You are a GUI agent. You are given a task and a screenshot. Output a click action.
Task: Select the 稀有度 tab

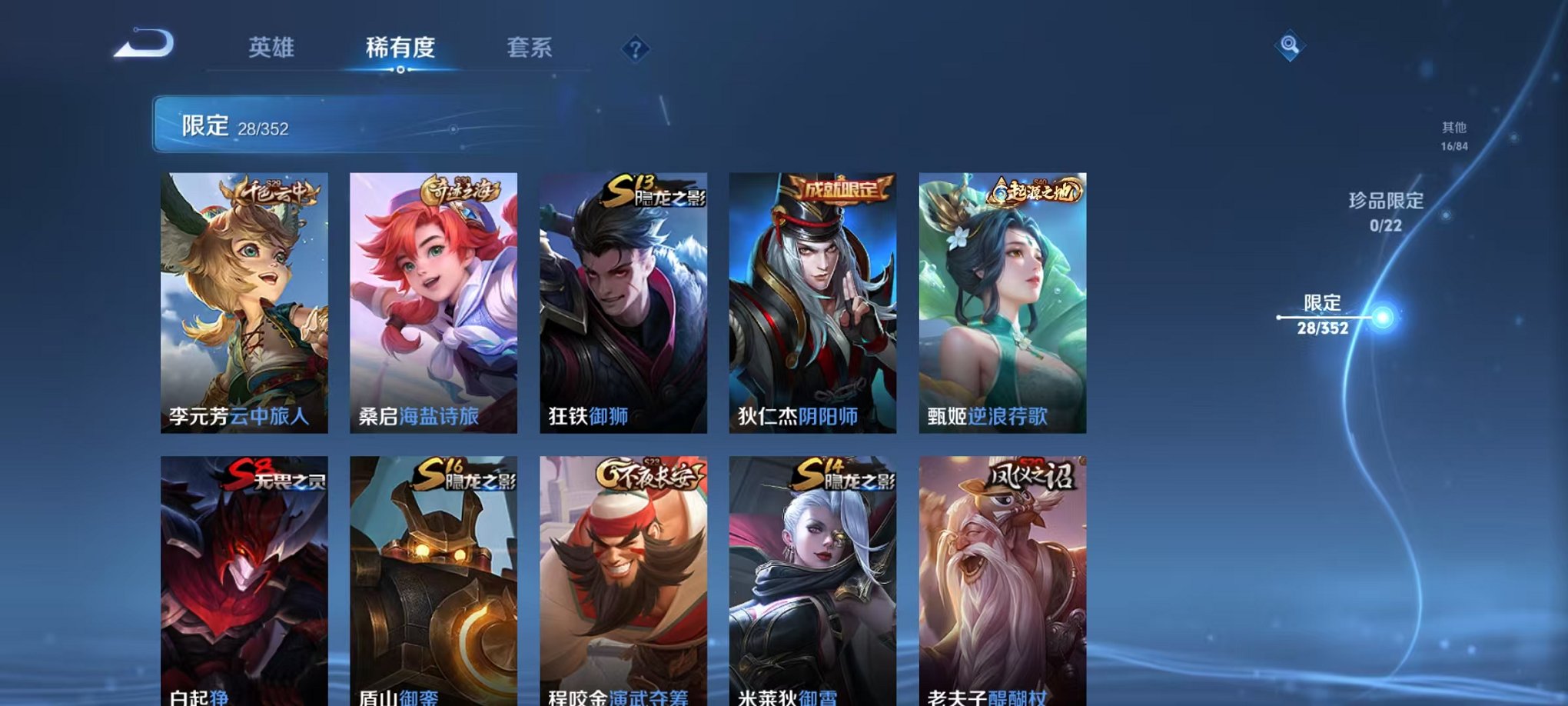click(x=401, y=46)
